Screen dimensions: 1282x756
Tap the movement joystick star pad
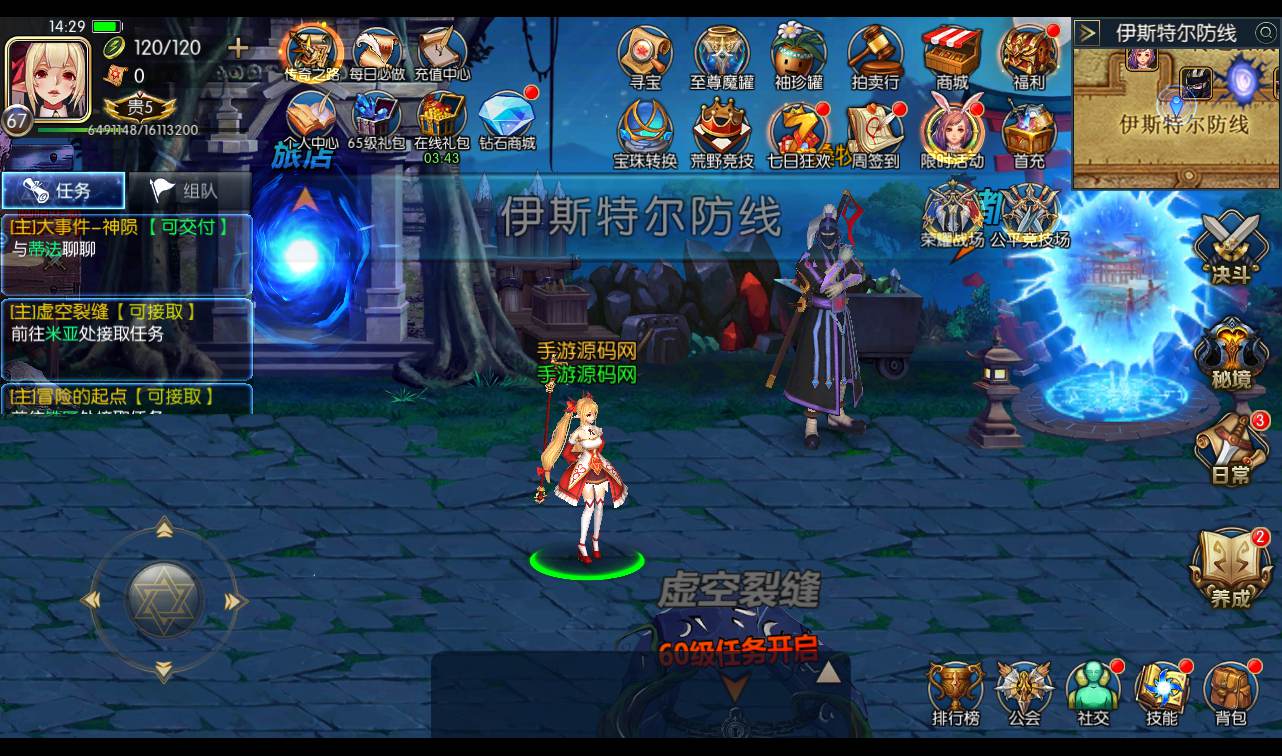pos(165,598)
